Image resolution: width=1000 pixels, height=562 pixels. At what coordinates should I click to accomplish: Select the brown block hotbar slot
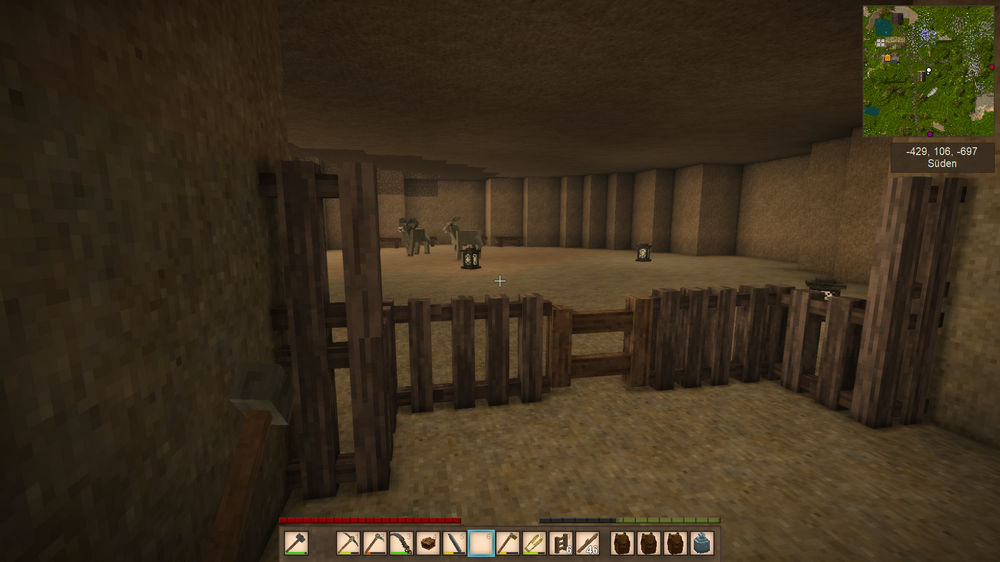428,543
